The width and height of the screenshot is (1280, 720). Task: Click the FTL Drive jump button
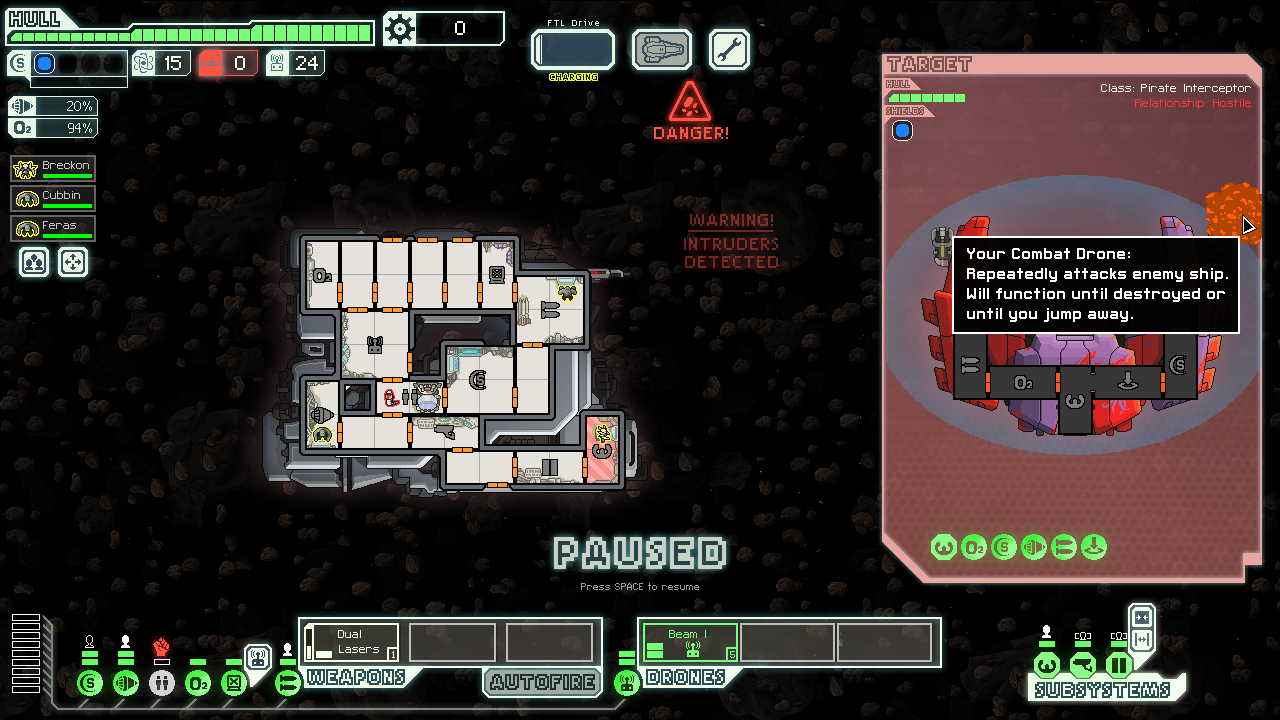572,50
